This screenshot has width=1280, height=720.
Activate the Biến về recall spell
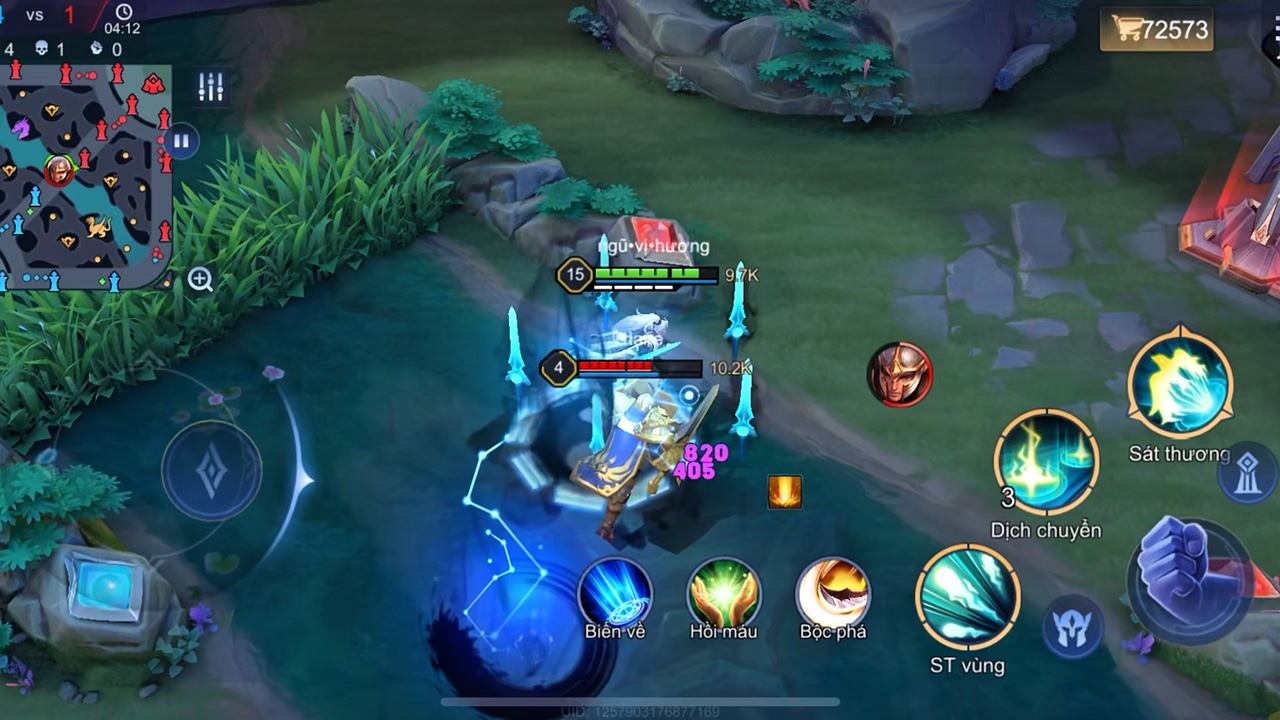[615, 593]
